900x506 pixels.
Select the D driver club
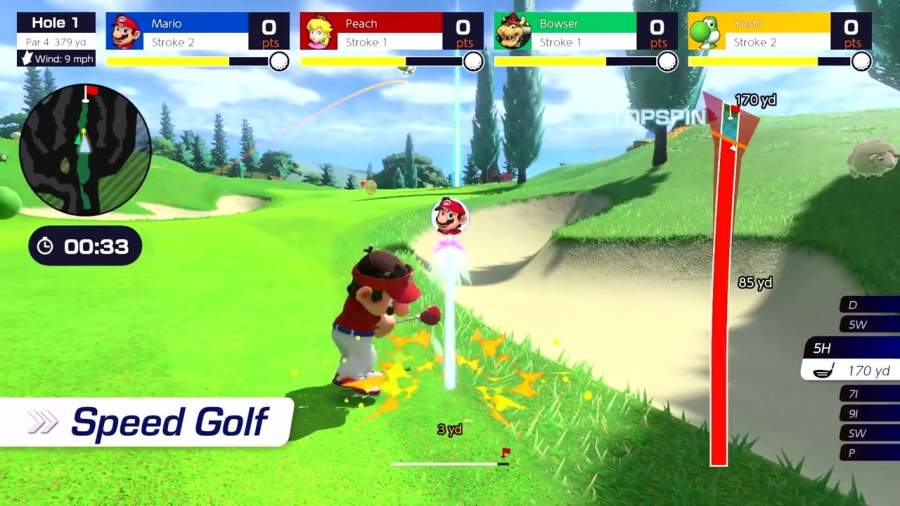point(866,305)
